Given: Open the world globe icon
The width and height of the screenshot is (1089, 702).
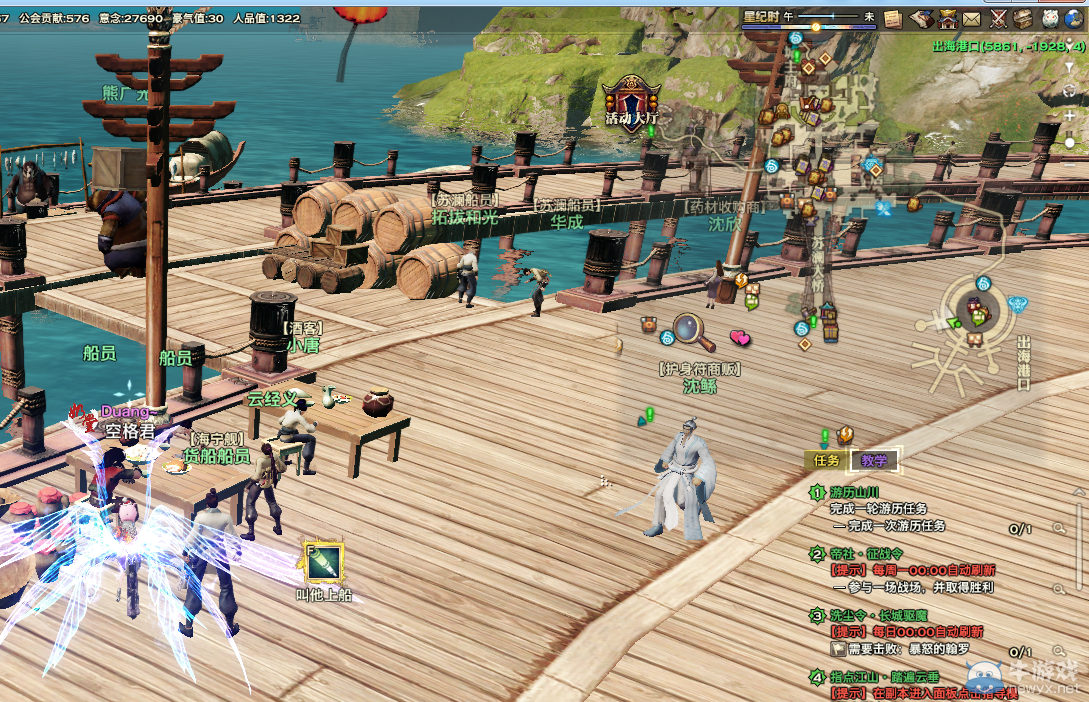Looking at the screenshot, I should click(1076, 19).
